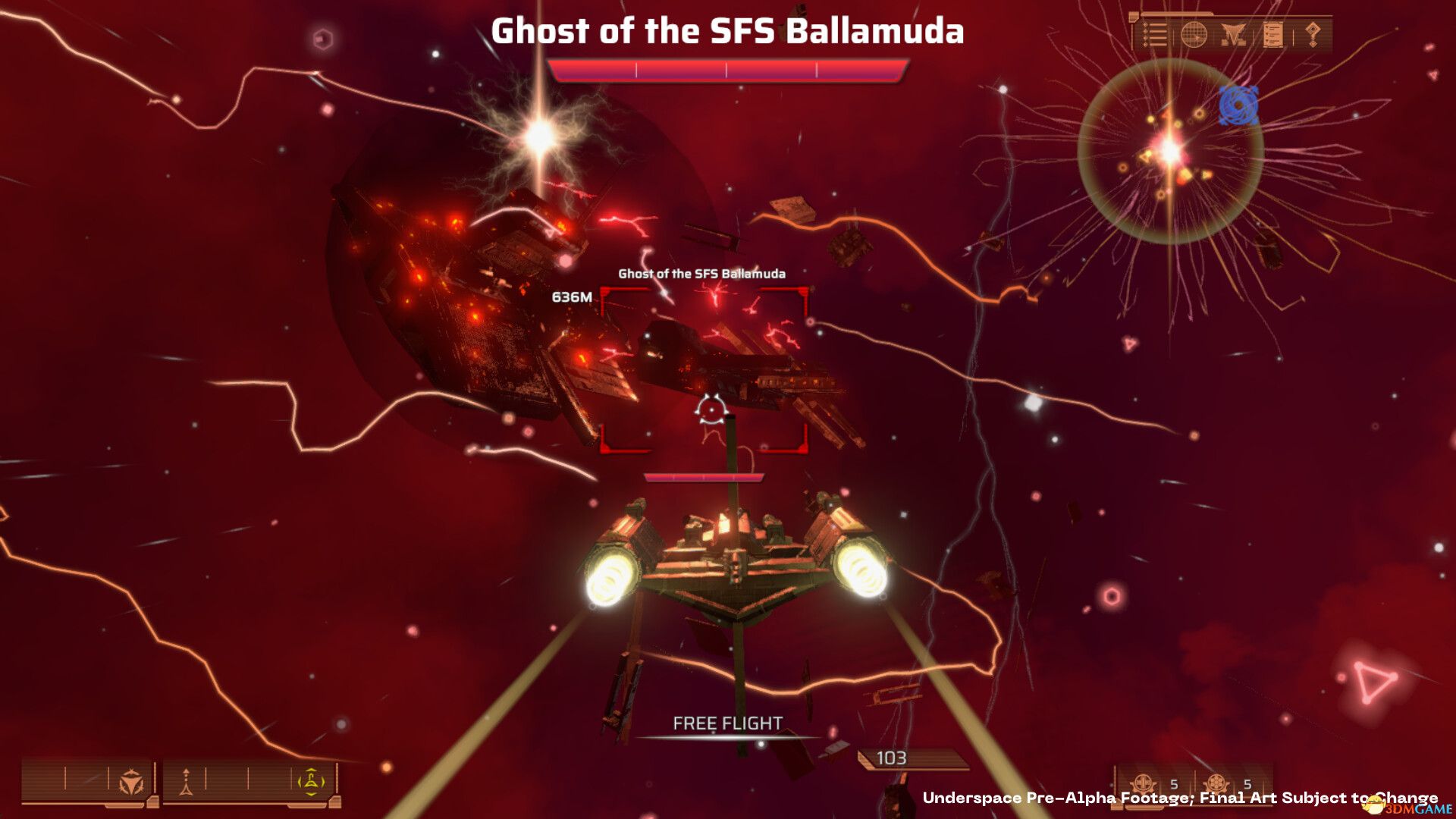Click the question mark help icon

1313,33
